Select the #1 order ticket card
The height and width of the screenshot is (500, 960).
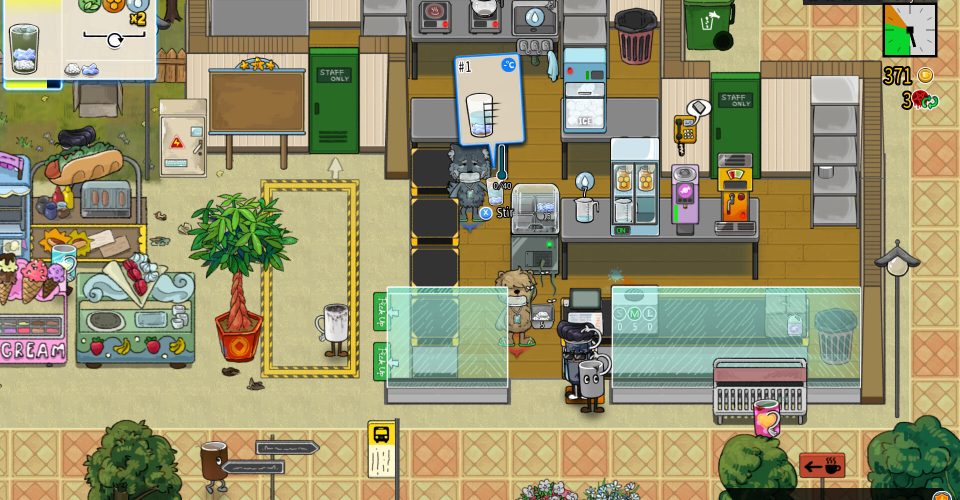[x=489, y=100]
